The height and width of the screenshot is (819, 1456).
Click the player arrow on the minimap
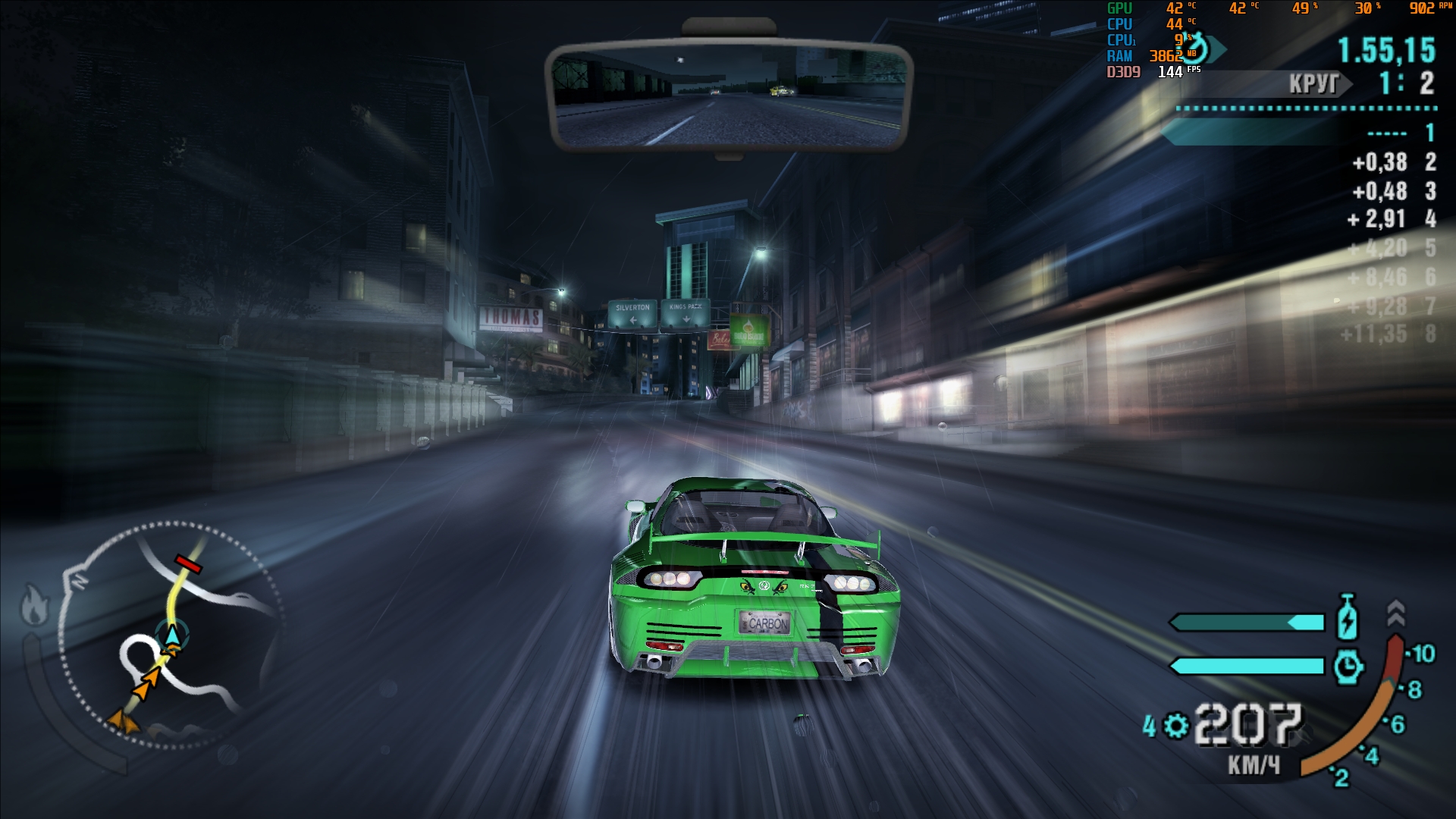click(173, 633)
